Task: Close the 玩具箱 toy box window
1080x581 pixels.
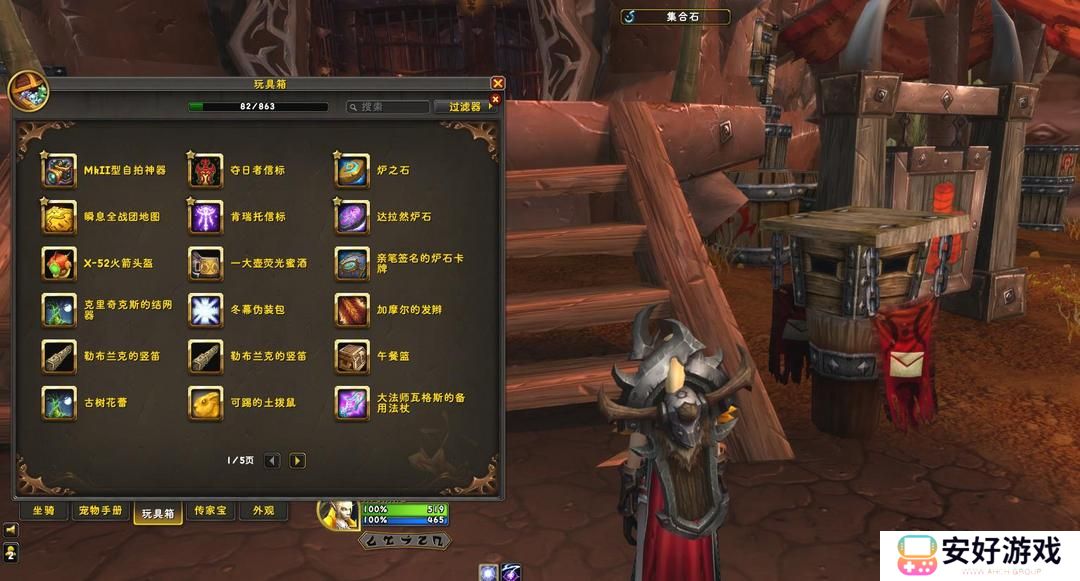Action: pyautogui.click(x=497, y=84)
